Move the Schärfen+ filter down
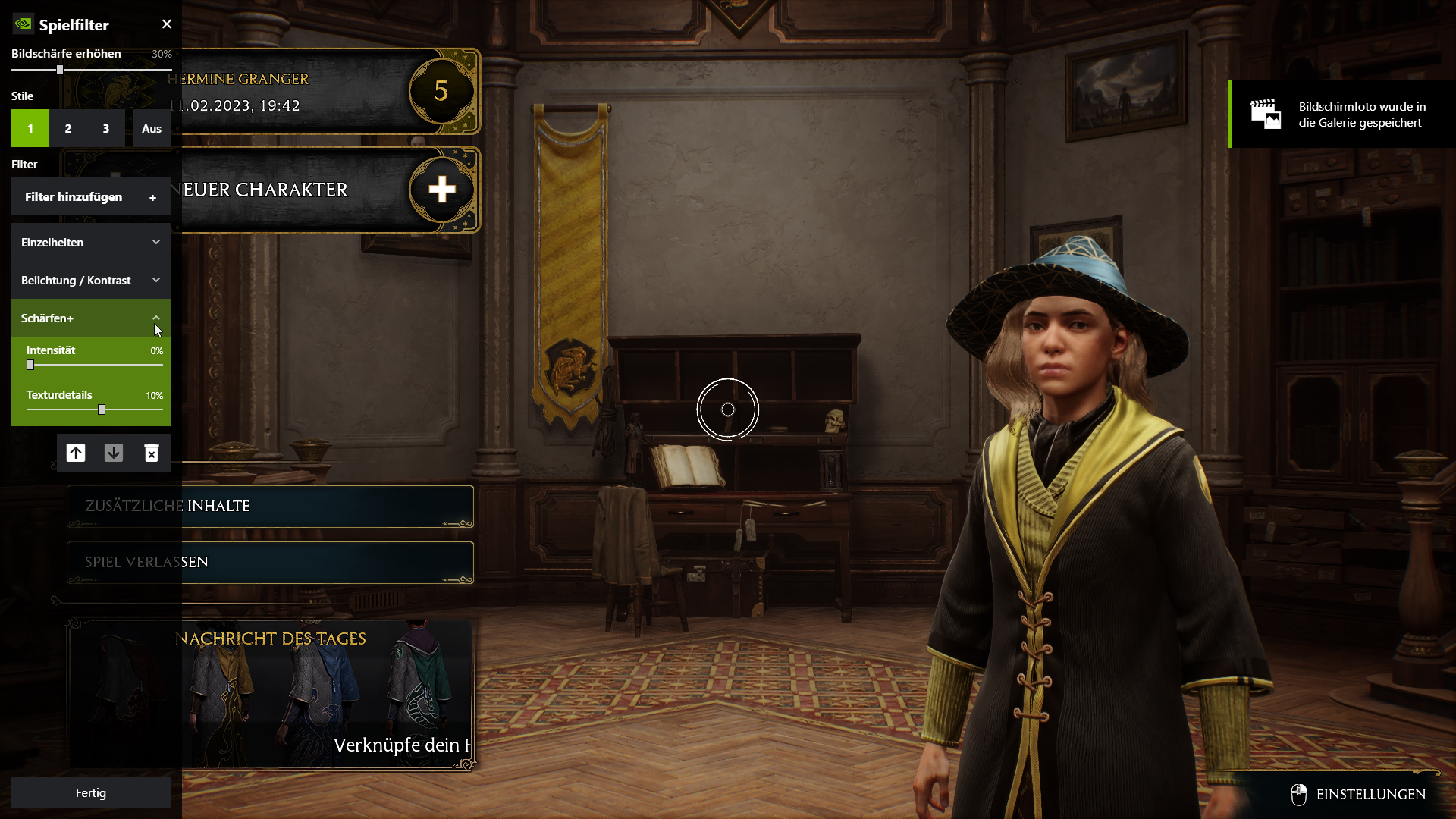Image resolution: width=1456 pixels, height=819 pixels. click(114, 453)
